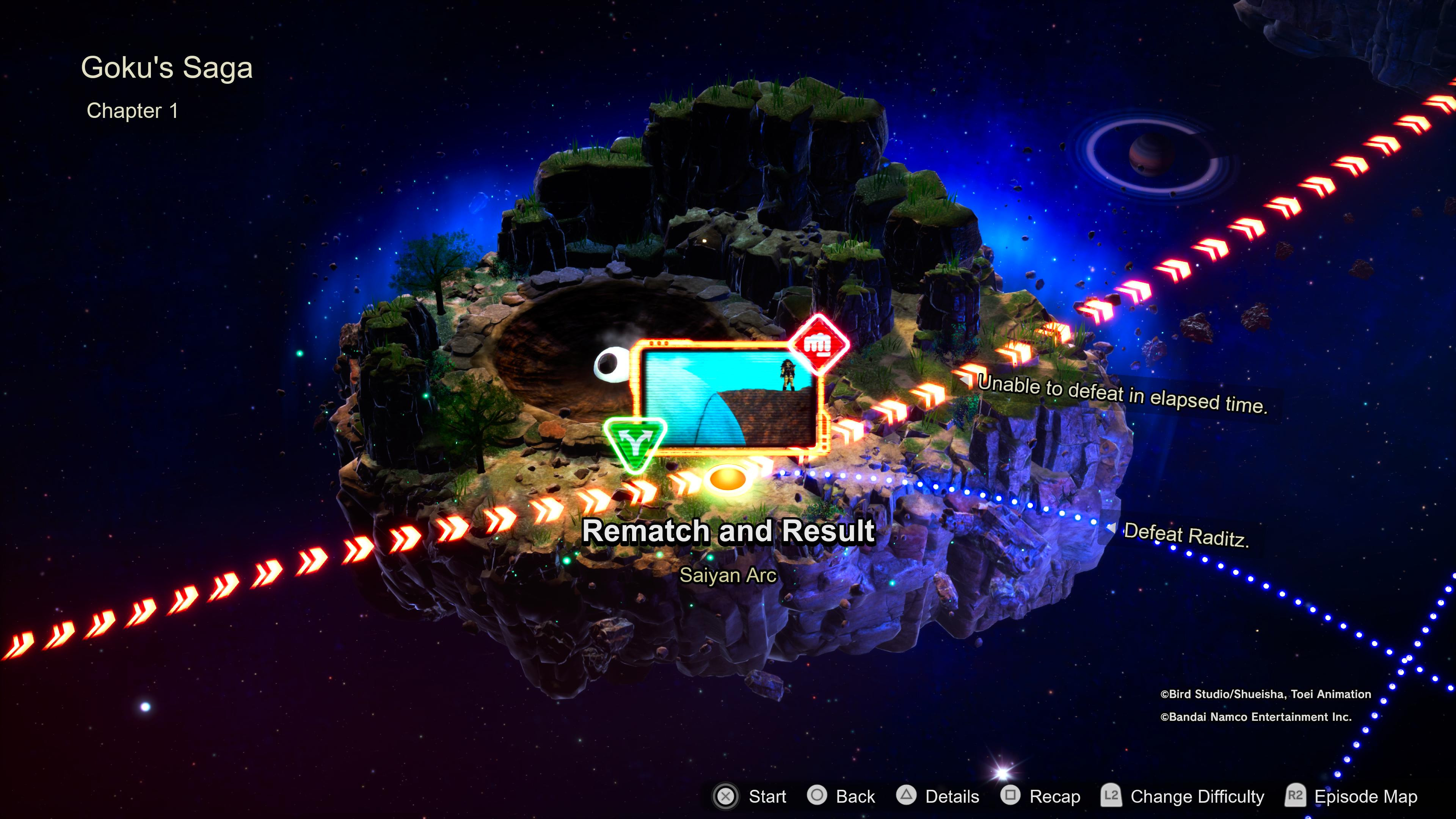Choose "Unable to defeat in elapsed time." branch

pyautogui.click(x=1122, y=394)
